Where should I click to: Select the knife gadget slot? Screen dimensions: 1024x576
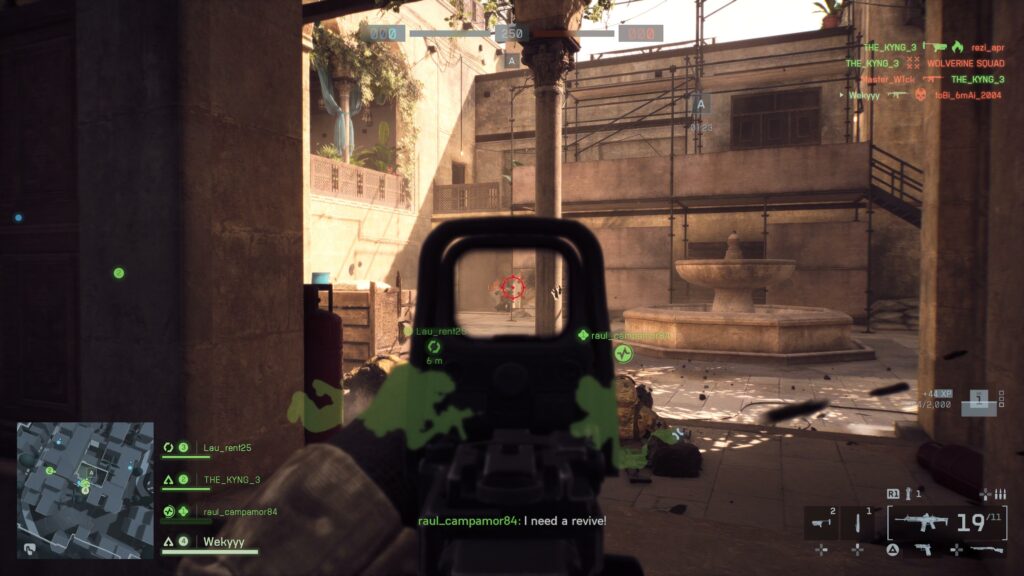[858, 520]
